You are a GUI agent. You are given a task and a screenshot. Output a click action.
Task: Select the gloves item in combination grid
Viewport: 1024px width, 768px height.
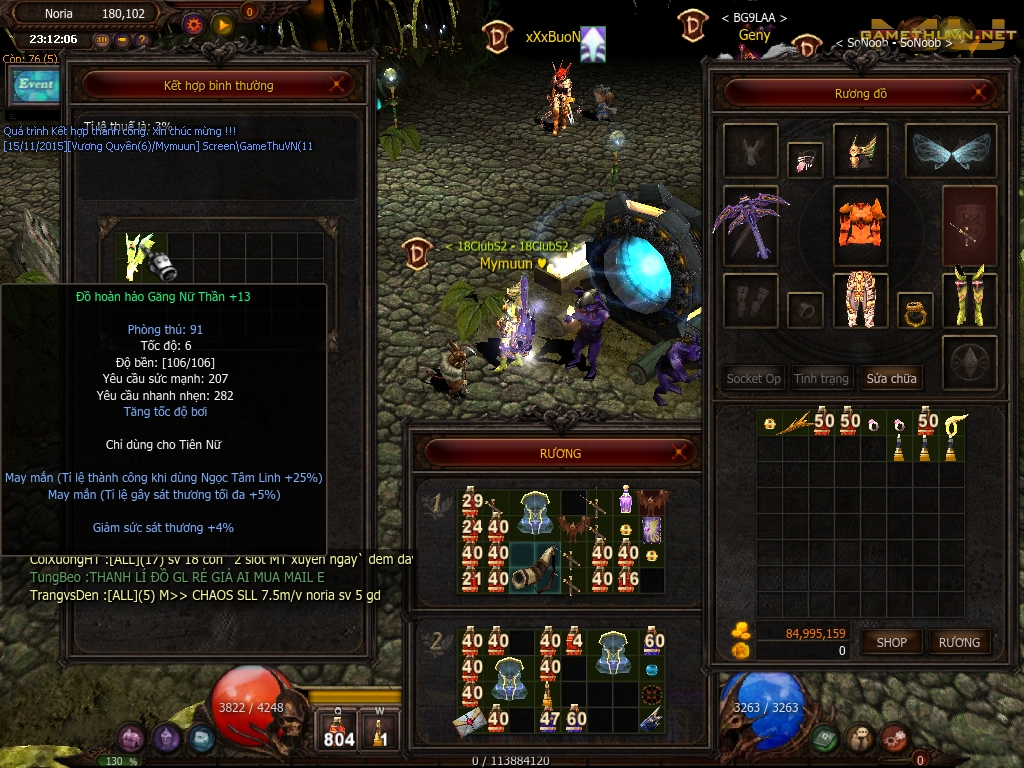(147, 257)
